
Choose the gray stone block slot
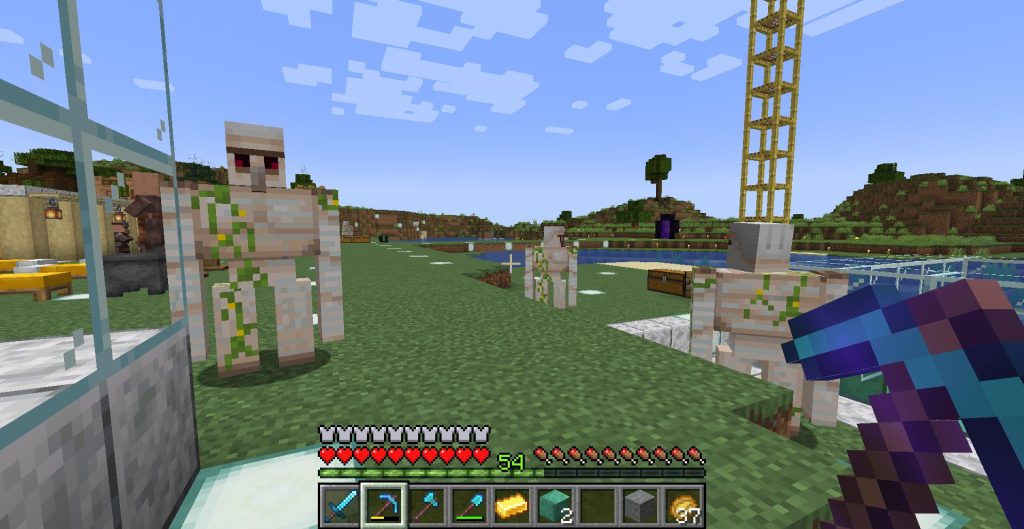click(641, 505)
